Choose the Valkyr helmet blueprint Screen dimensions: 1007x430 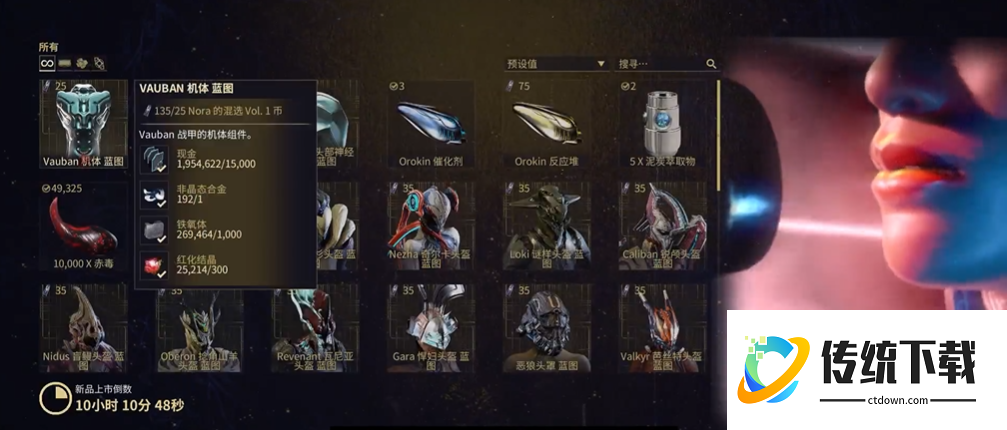(x=662, y=328)
